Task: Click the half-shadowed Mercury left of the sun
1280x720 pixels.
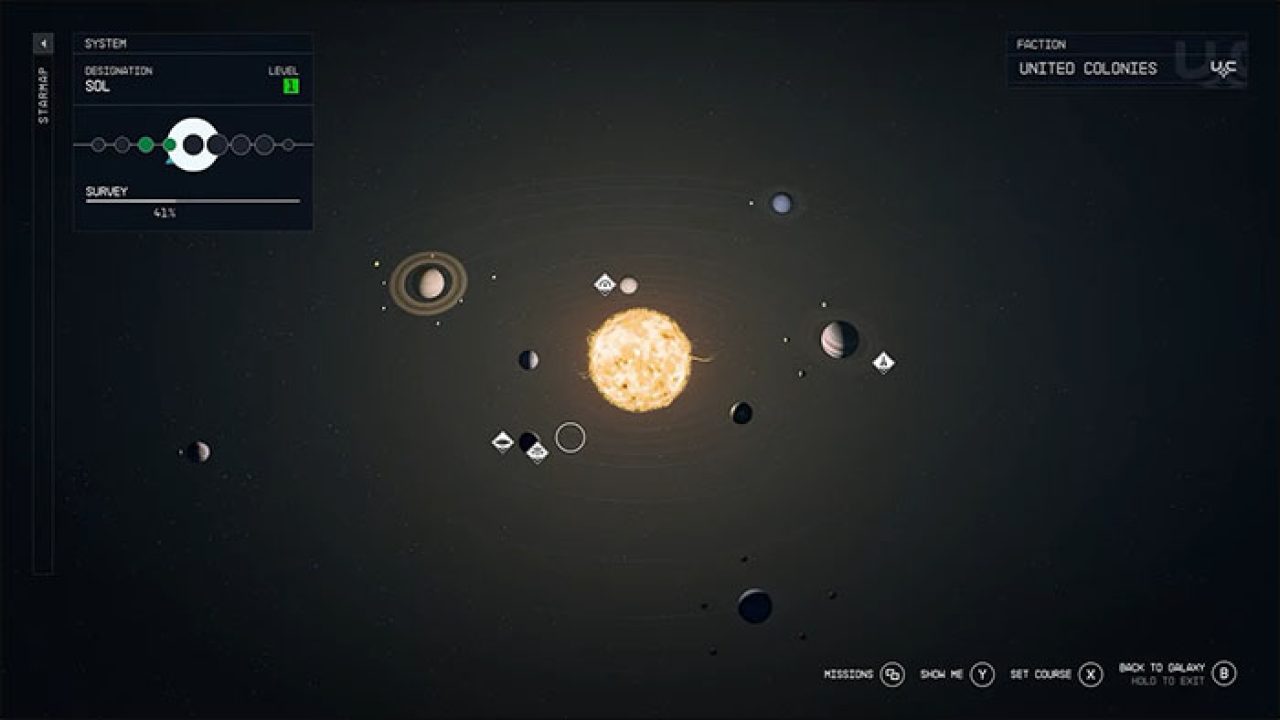Action: [x=528, y=360]
